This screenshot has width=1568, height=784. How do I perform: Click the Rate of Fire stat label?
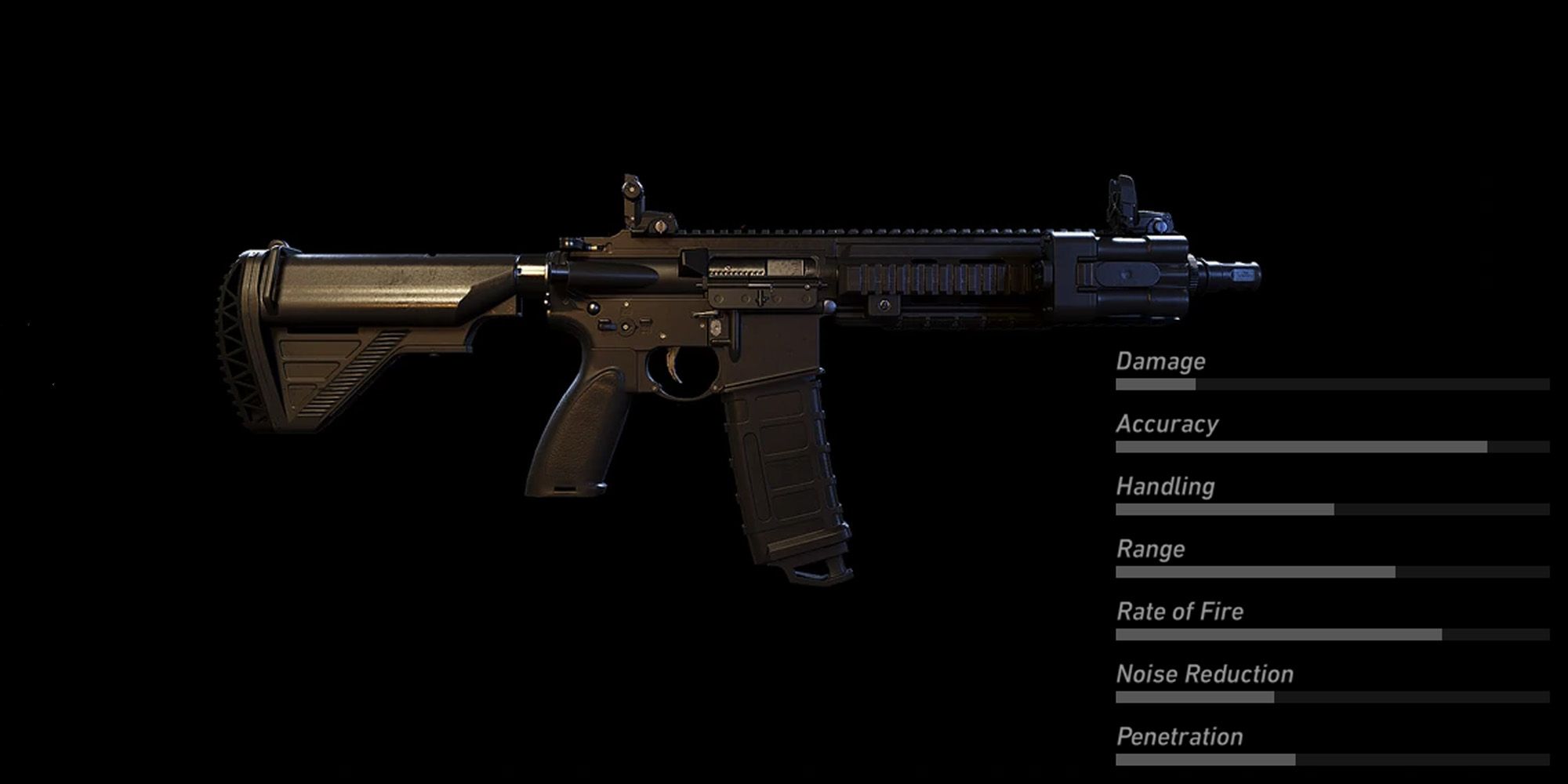click(x=1179, y=612)
